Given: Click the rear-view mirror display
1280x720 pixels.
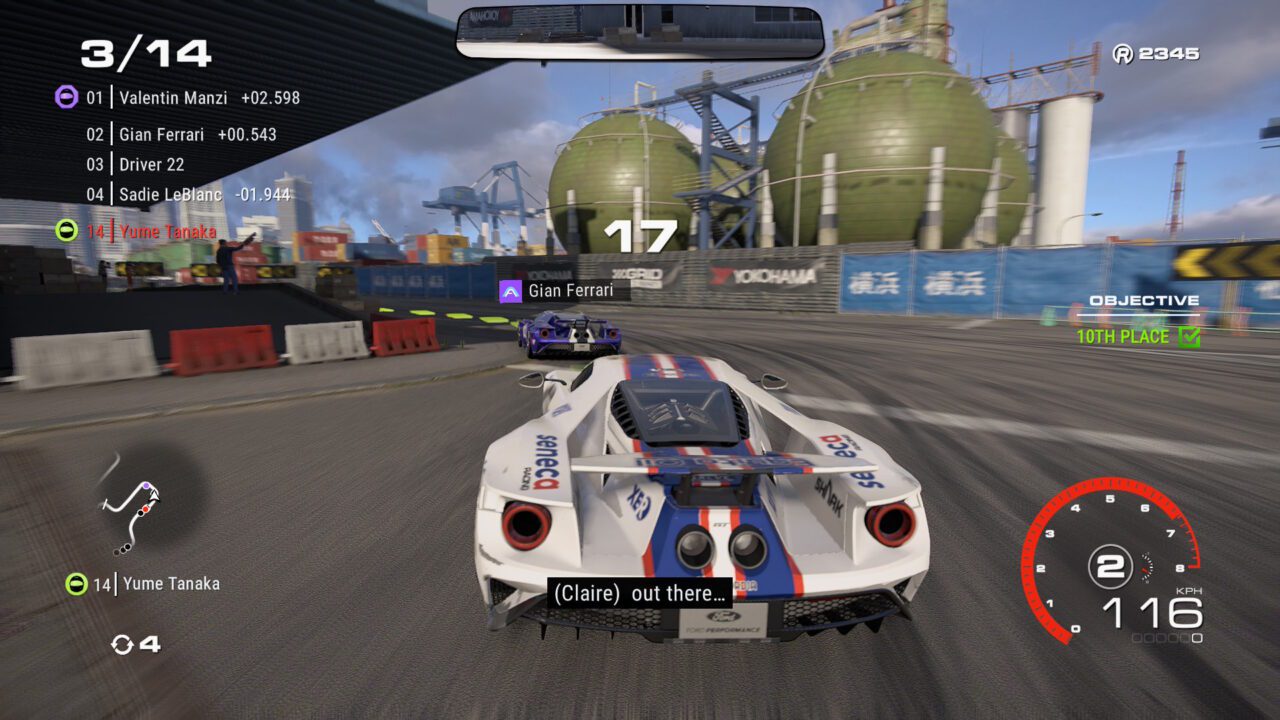Looking at the screenshot, I should pyautogui.click(x=640, y=31).
